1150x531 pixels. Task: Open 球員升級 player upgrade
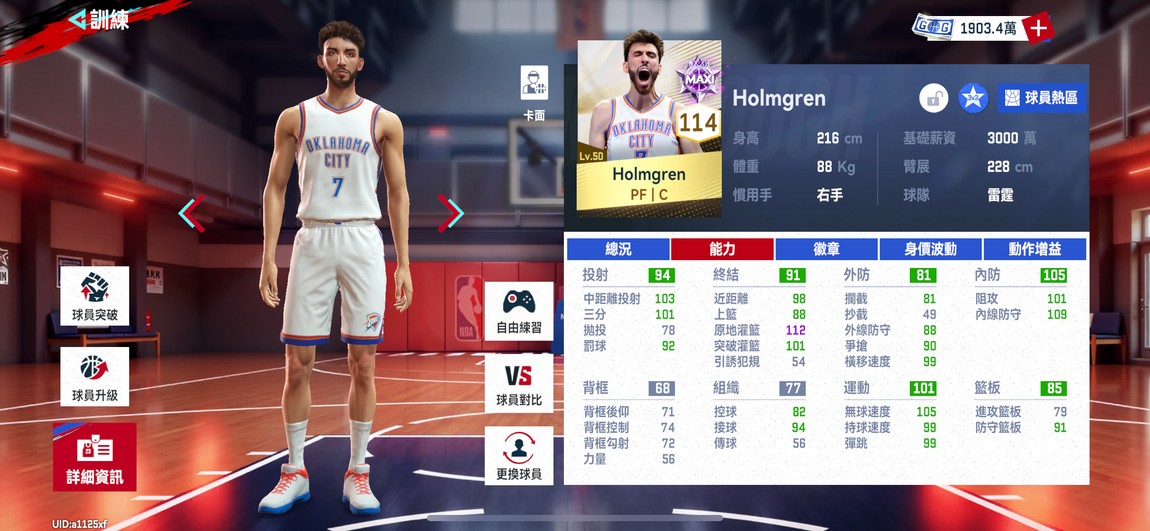95,377
